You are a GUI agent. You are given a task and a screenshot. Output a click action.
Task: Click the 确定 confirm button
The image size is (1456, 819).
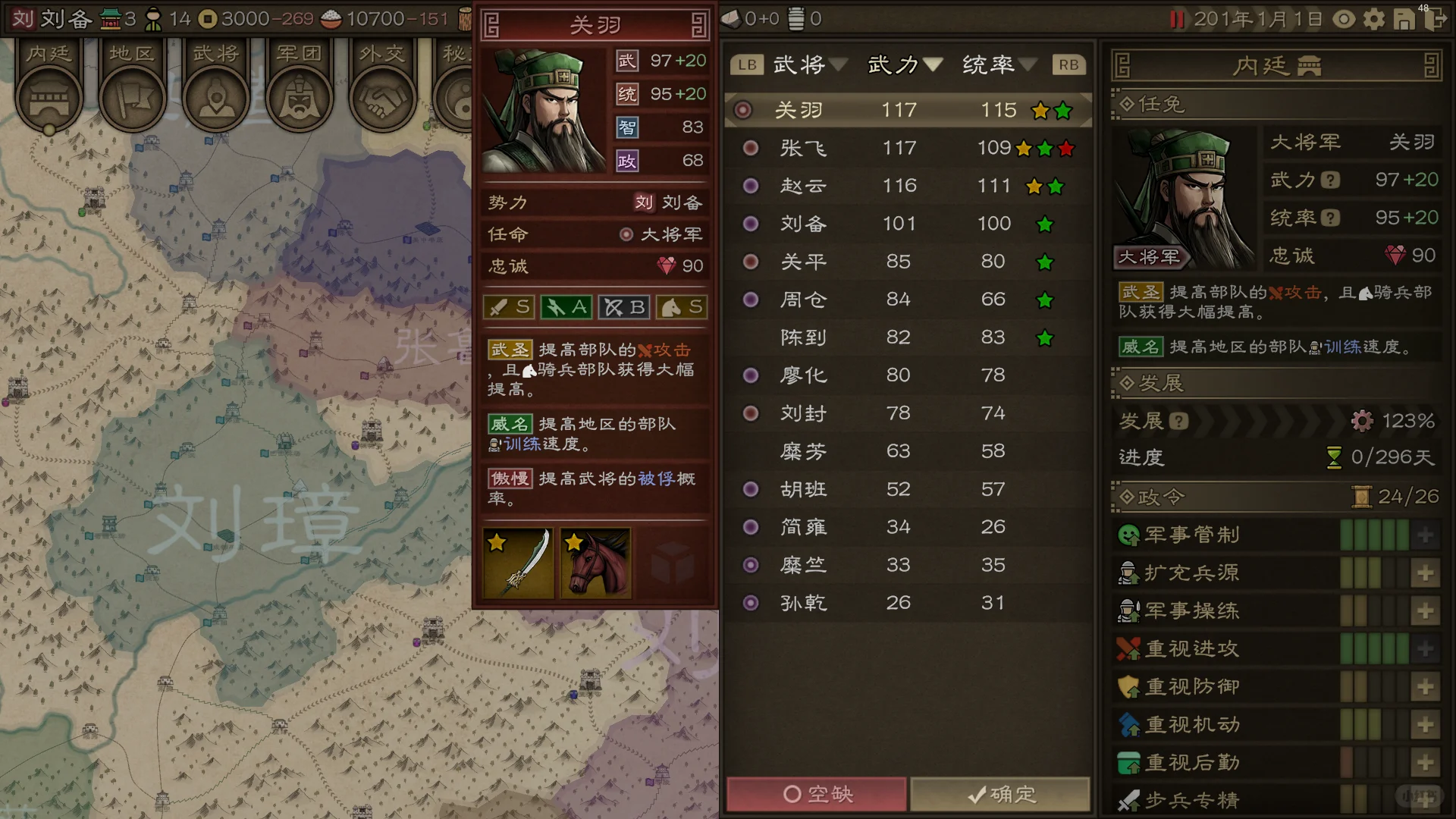[x=1001, y=794]
